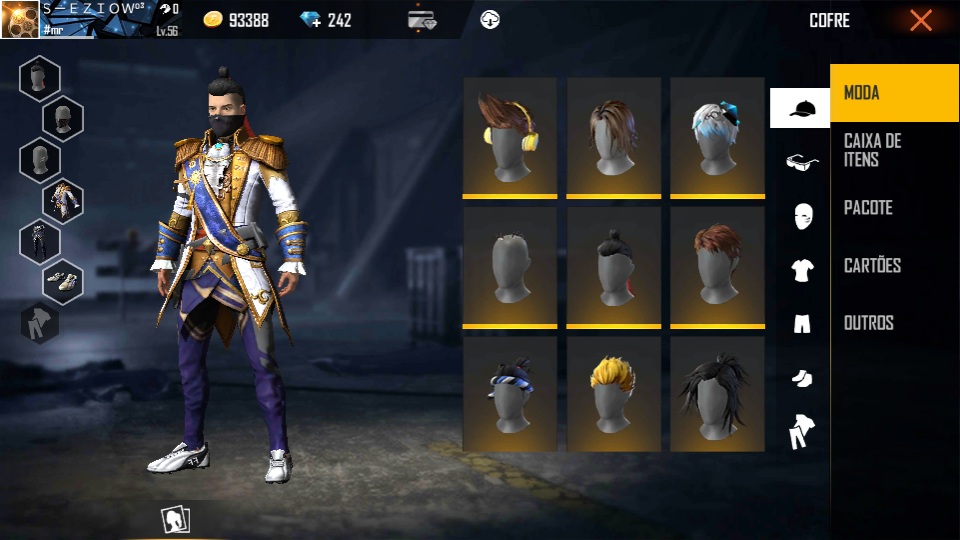The height and width of the screenshot is (540, 960).
Task: Choose the yellow spiky hair item
Action: (613, 394)
